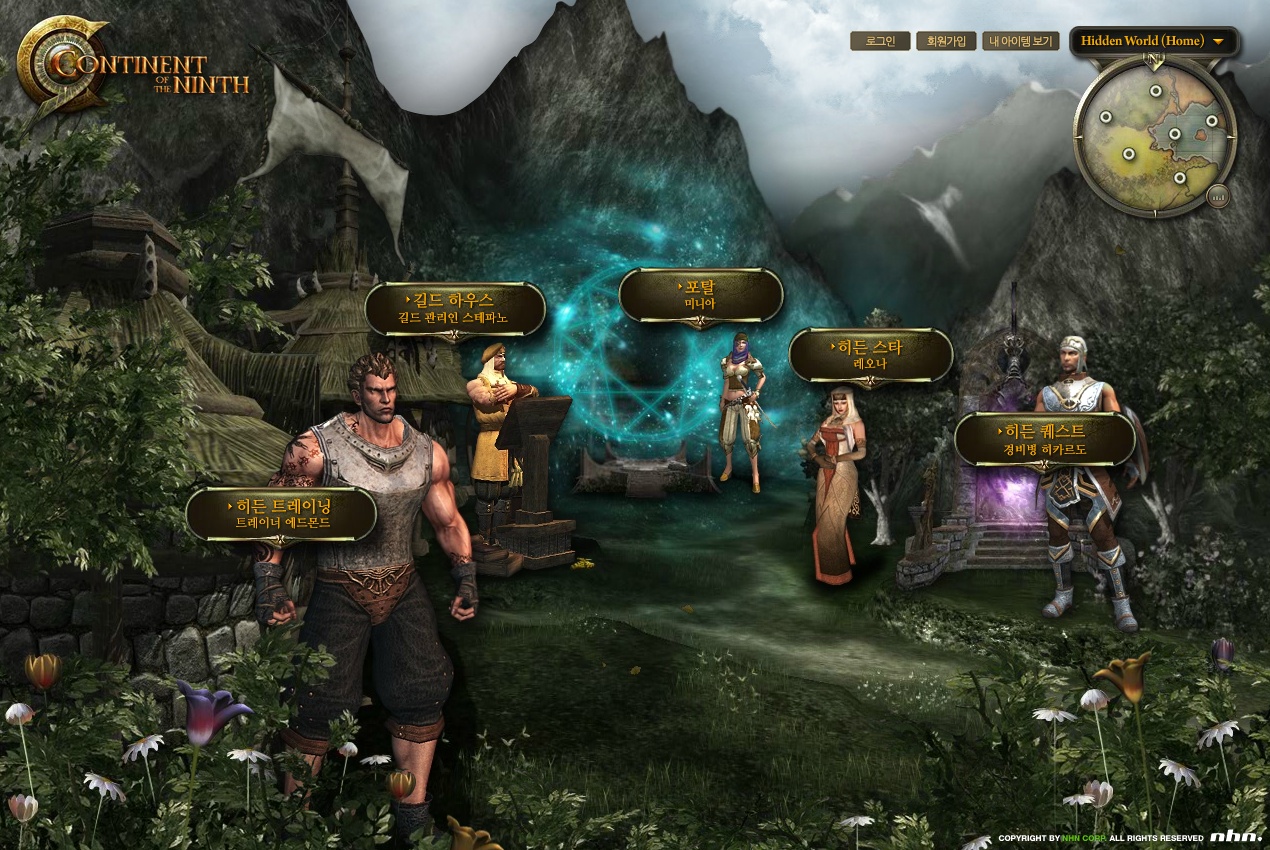Select the 포탈 portal label
This screenshot has width=1270, height=850.
pos(700,295)
